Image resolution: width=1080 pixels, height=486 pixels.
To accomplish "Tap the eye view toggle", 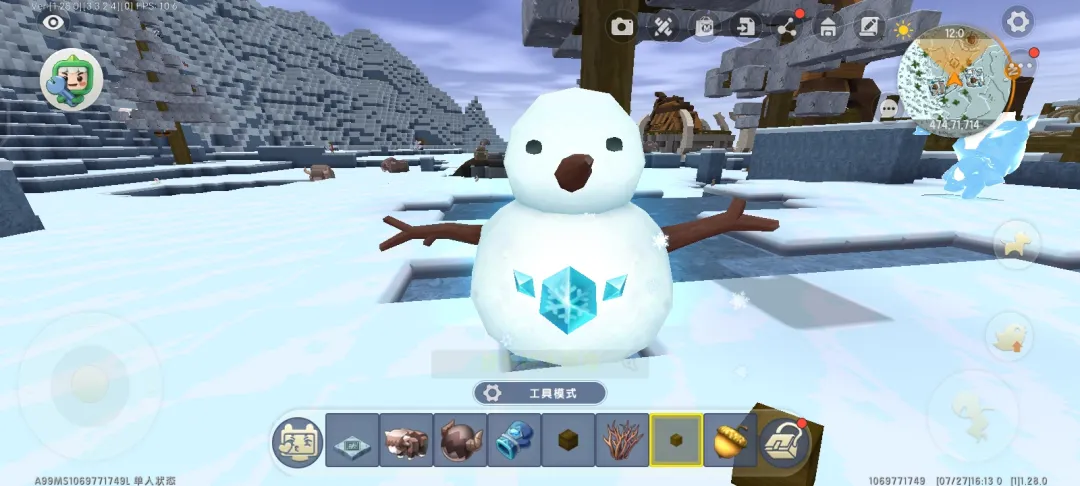I will click(52, 22).
